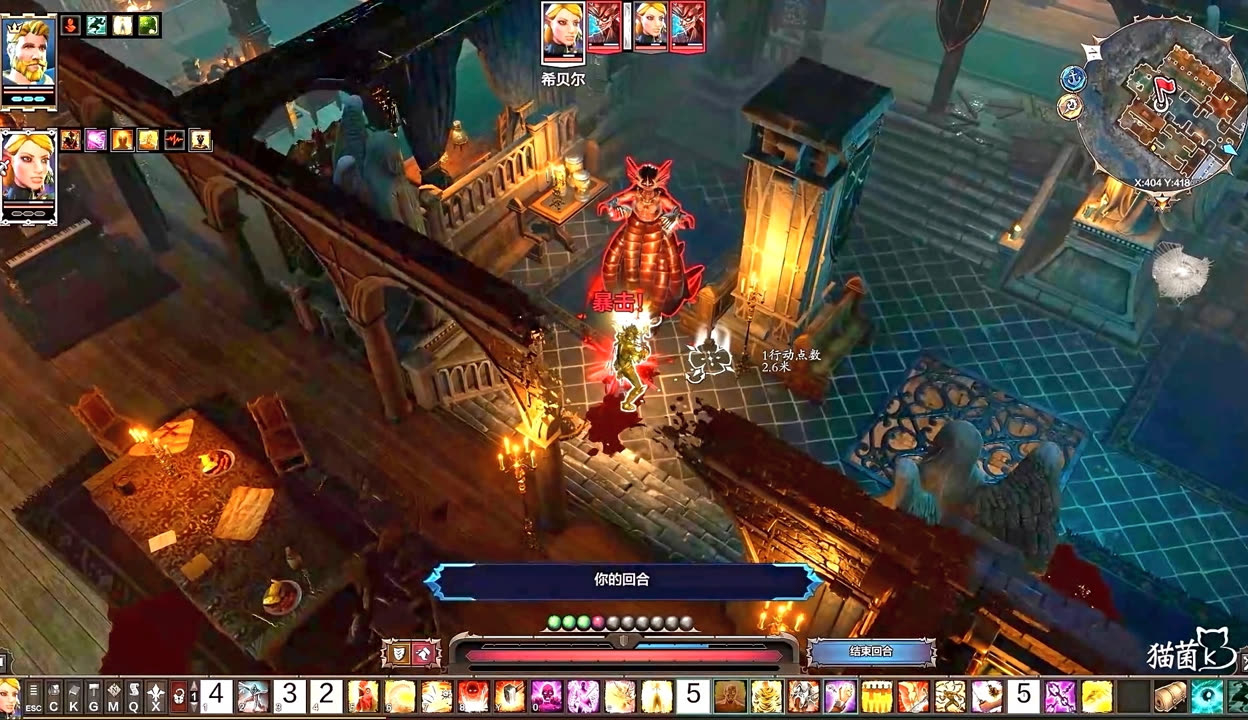This screenshot has width=1248, height=720.
Task: Click the theater masks button left of the action bar
Action: 397,654
